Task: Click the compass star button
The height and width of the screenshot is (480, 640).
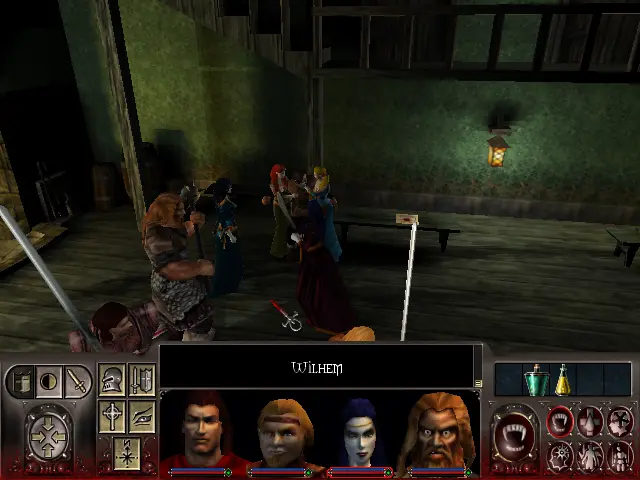Action: (x=127, y=452)
